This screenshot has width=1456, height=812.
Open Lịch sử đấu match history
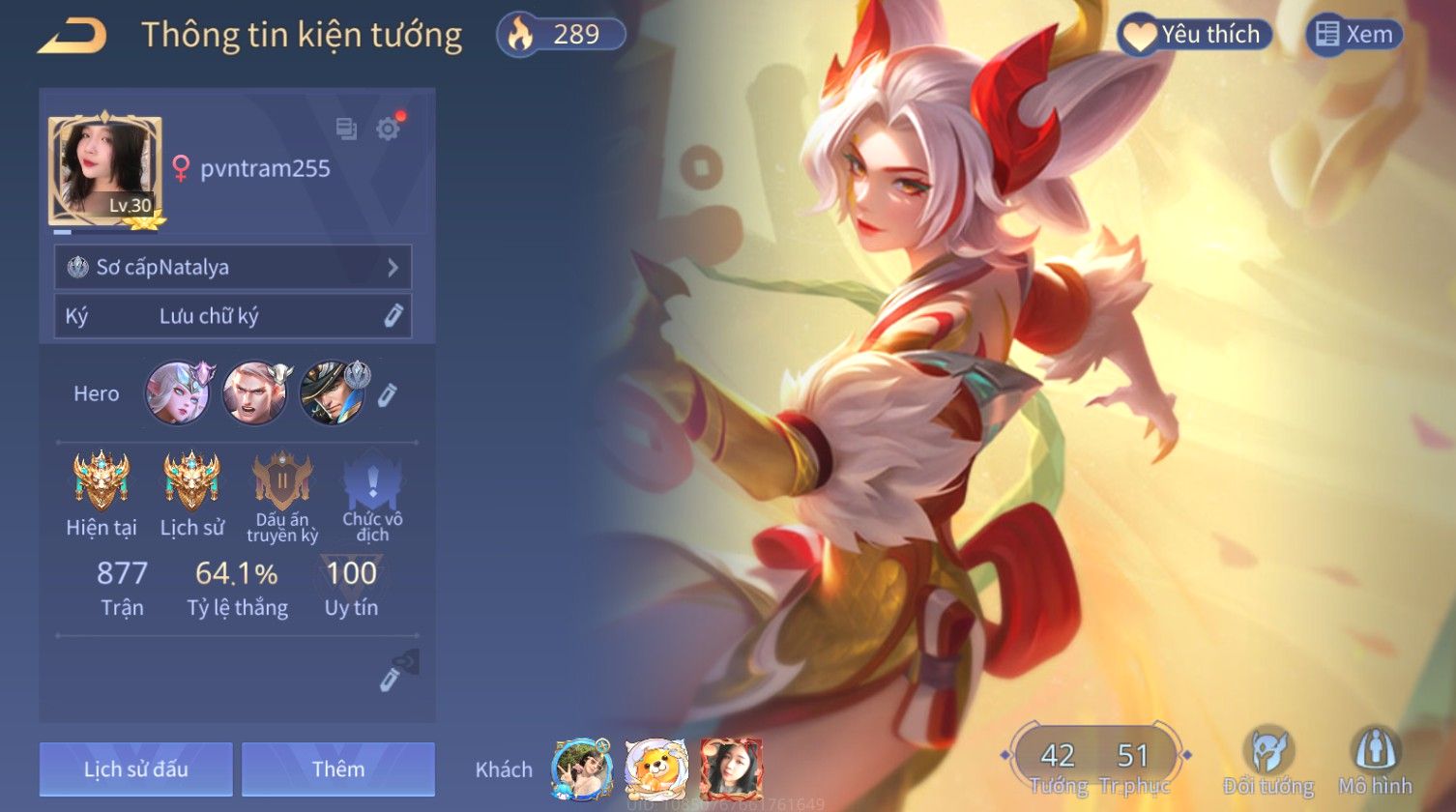click(x=136, y=769)
